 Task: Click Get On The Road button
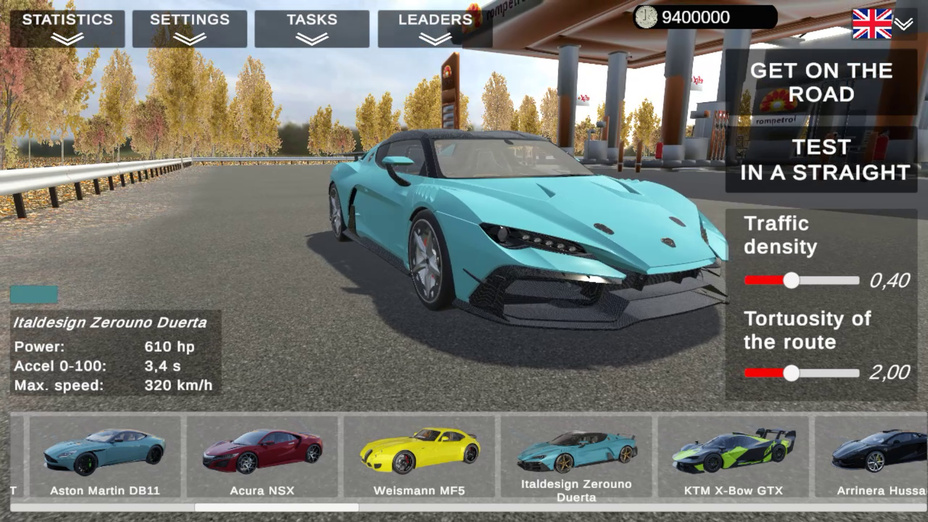[x=821, y=82]
